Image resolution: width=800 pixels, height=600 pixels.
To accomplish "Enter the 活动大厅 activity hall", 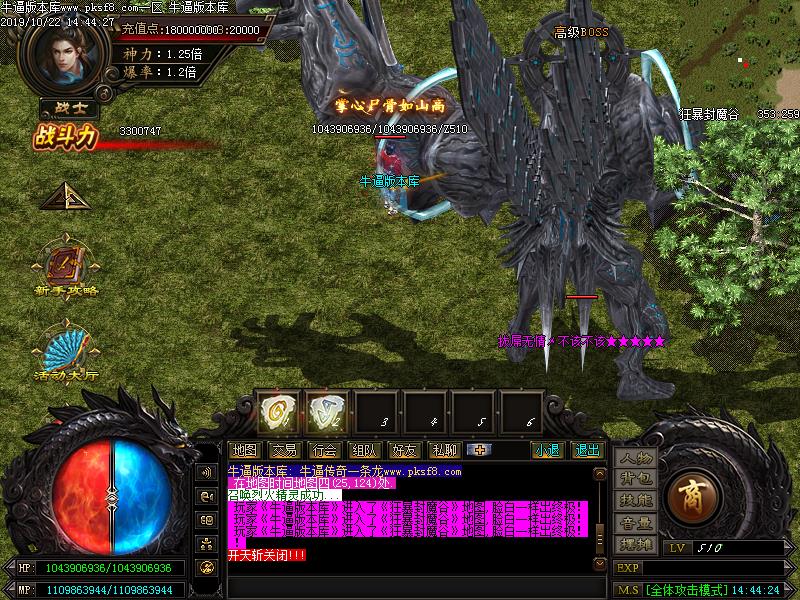I will click(x=67, y=352).
